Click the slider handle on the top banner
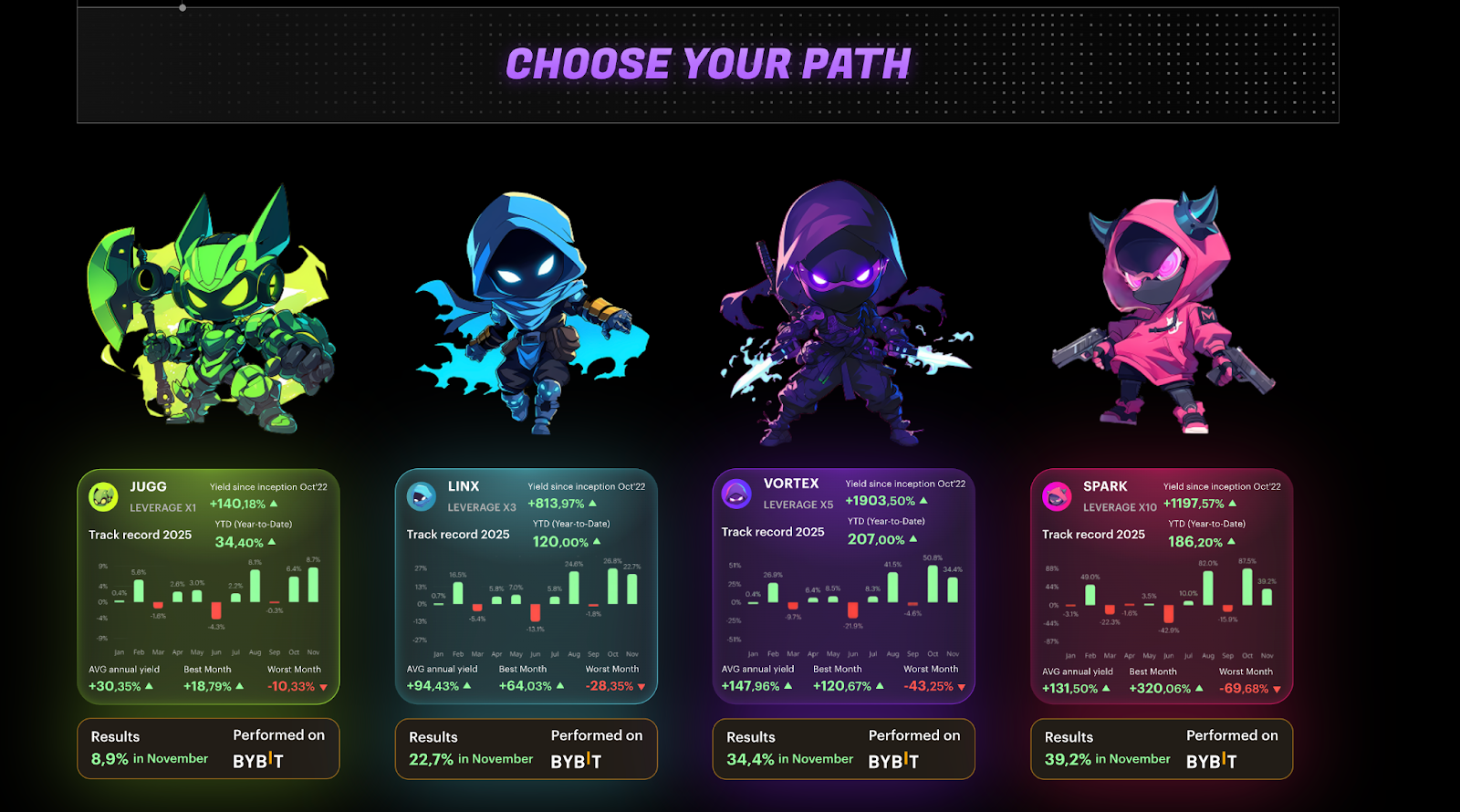This screenshot has width=1460, height=812. pos(182,6)
